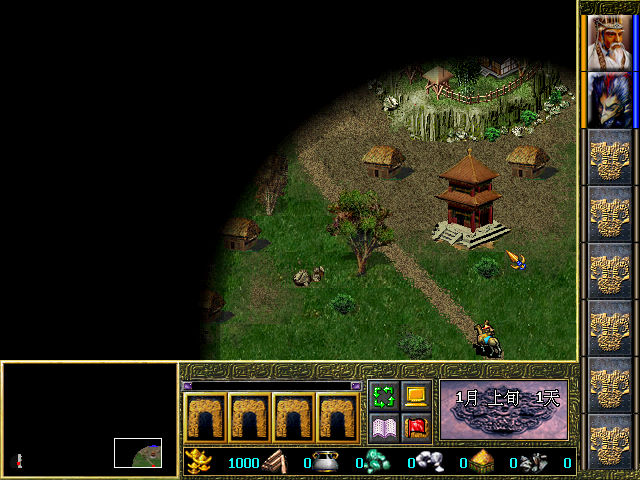Viewport: 640px width, 480px height.
Task: Open the spell book
Action: [383, 428]
